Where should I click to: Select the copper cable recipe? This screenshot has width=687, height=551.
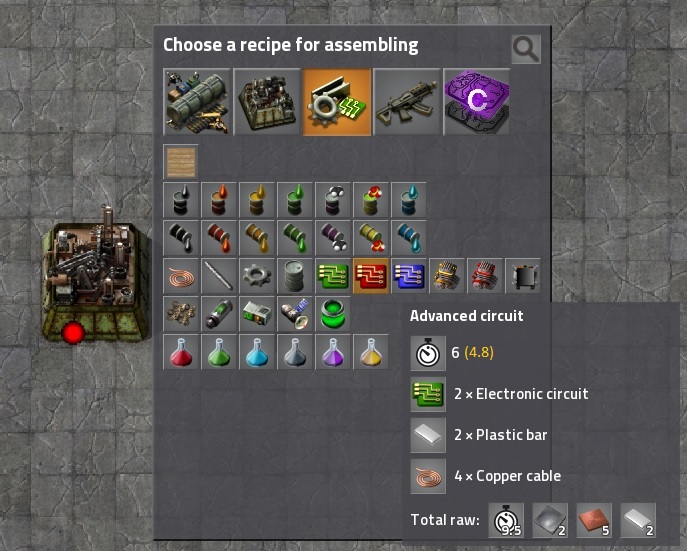(x=181, y=276)
